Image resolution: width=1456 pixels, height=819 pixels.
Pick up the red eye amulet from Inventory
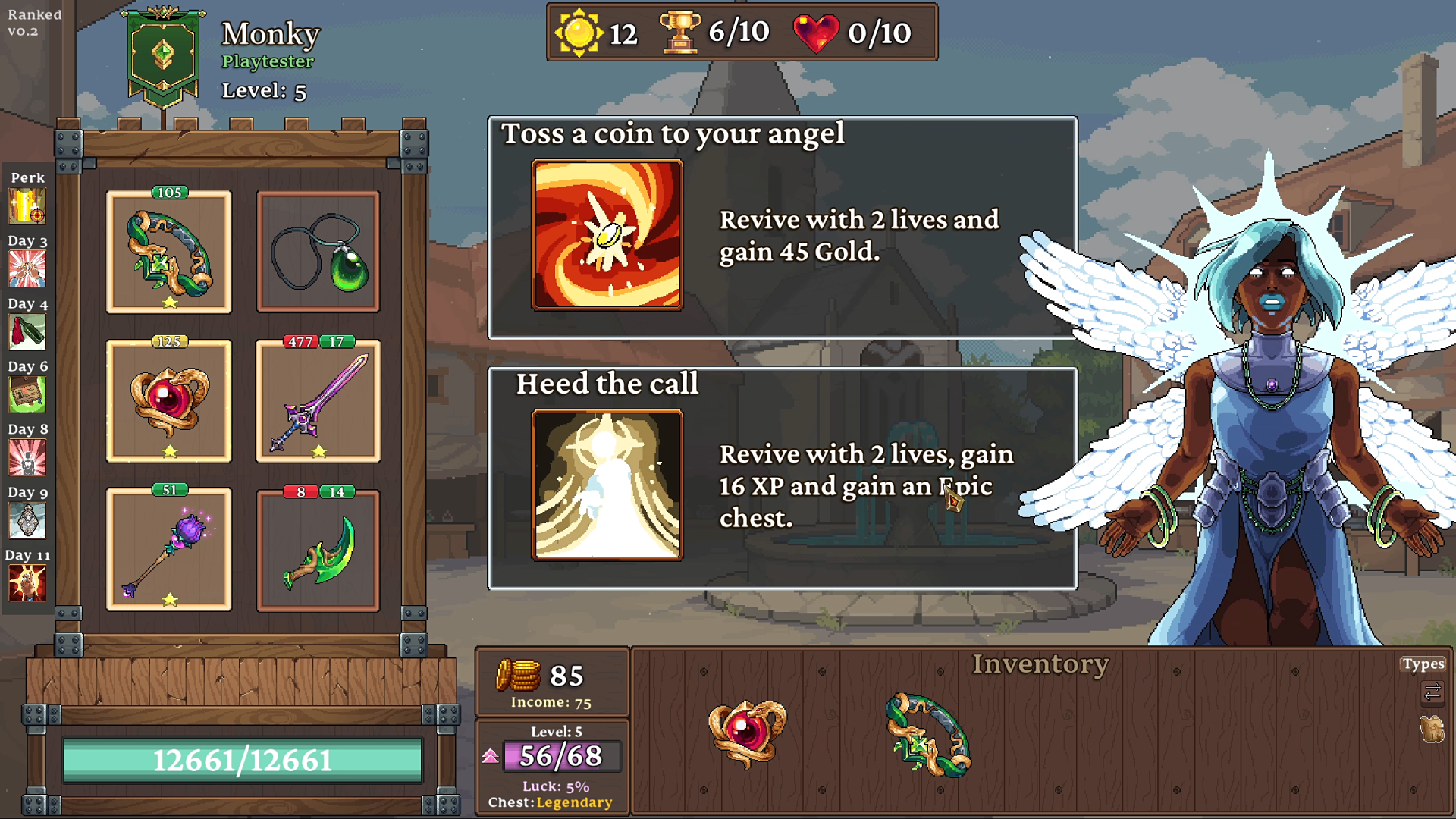point(747,732)
